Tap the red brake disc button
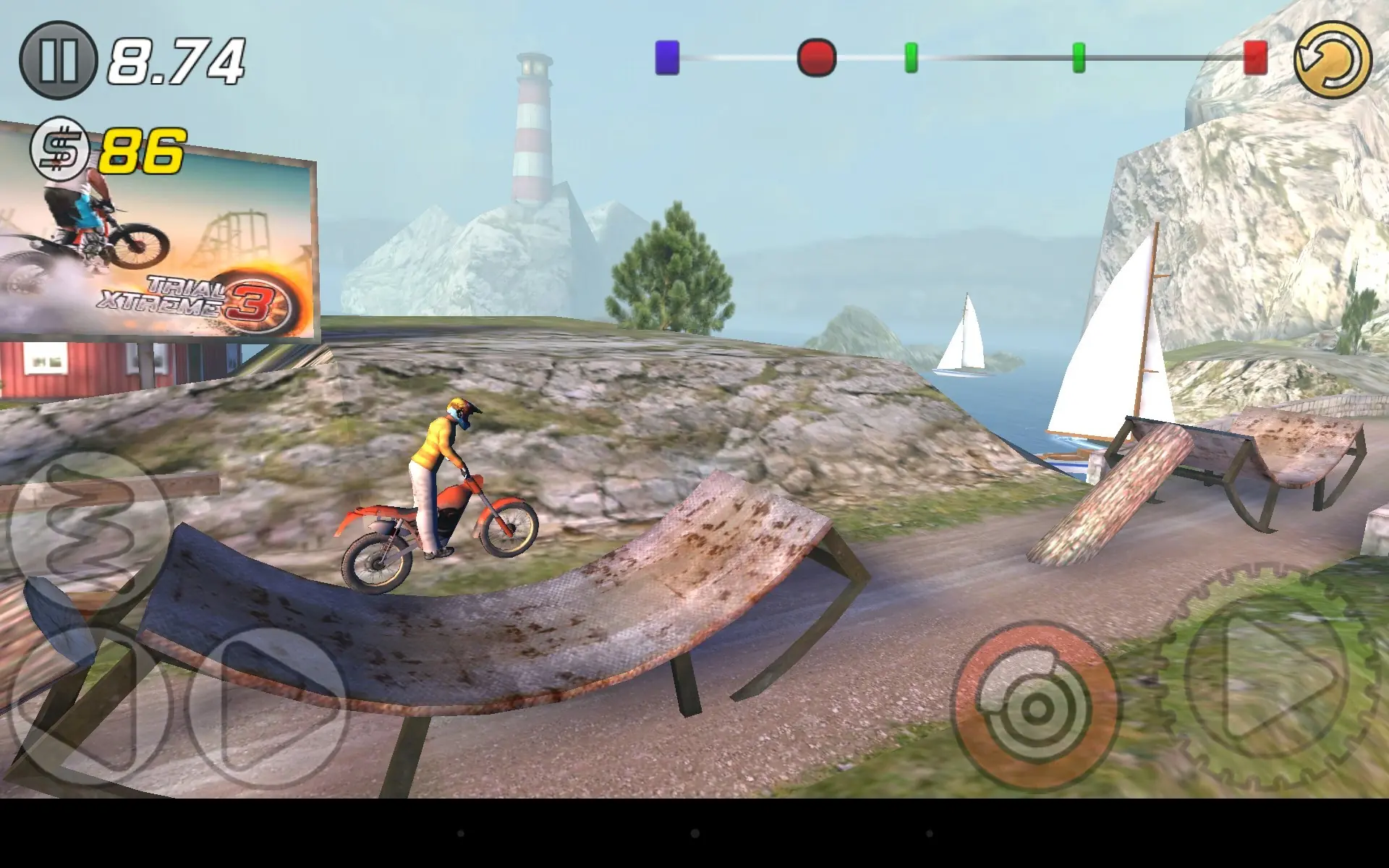This screenshot has height=868, width=1389. 1035,707
